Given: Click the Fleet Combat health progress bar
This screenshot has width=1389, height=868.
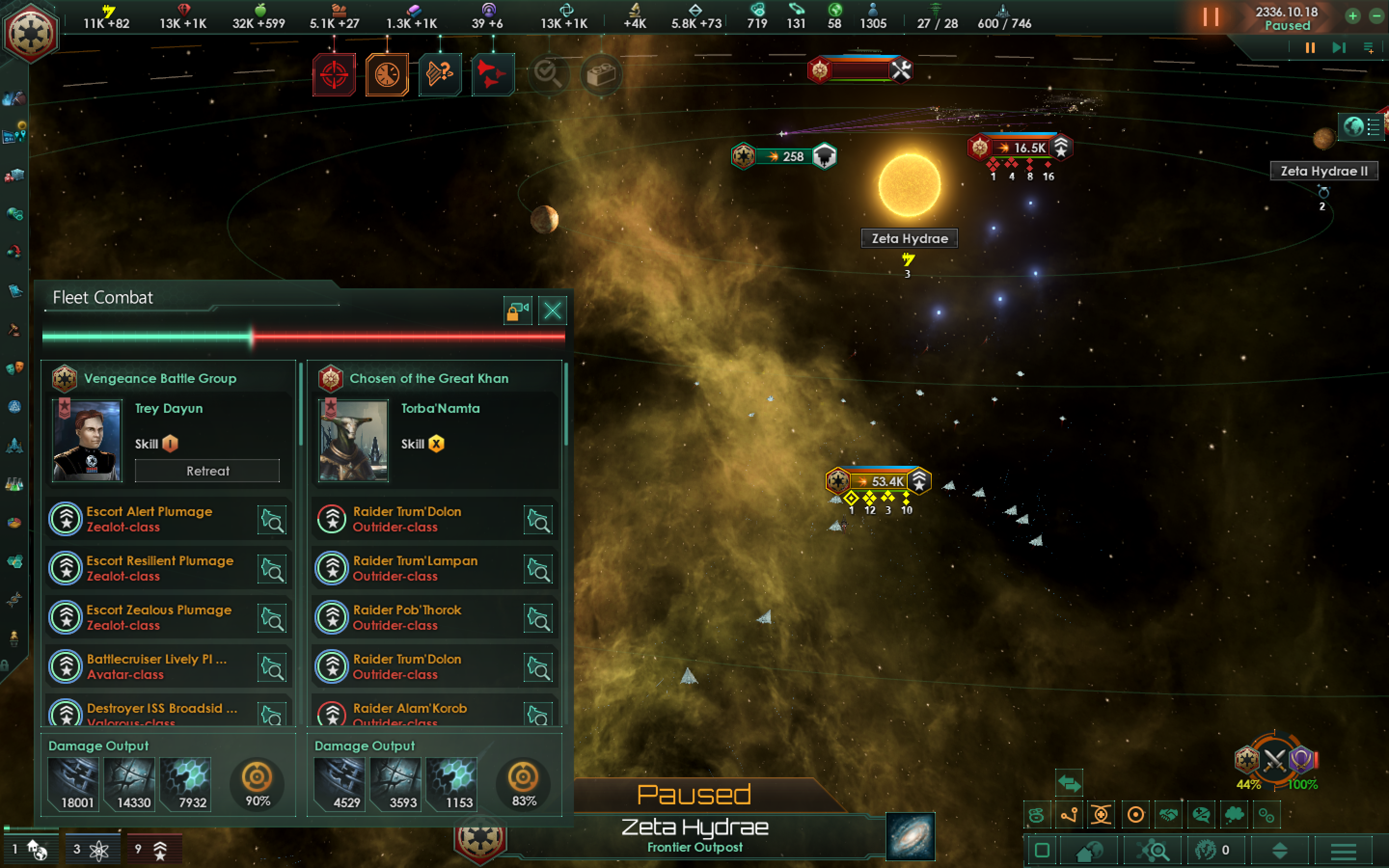Looking at the screenshot, I should [x=304, y=338].
